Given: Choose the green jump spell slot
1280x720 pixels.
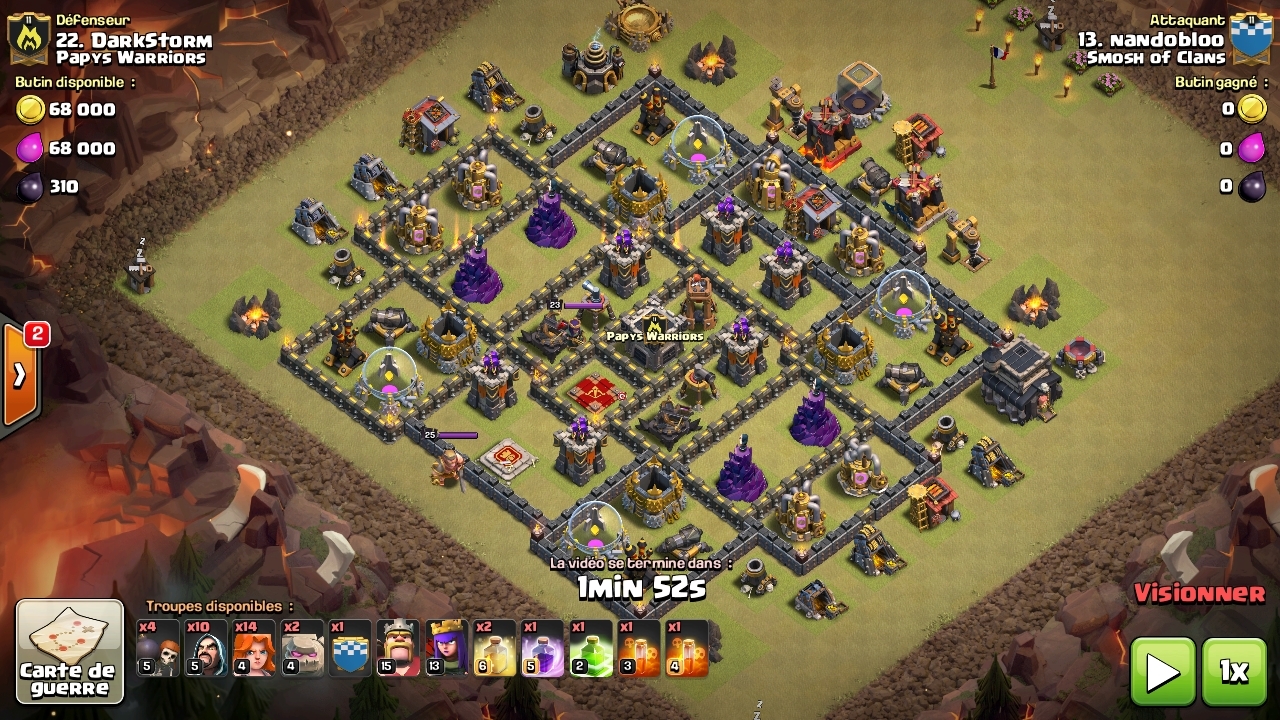Looking at the screenshot, I should pos(591,648).
